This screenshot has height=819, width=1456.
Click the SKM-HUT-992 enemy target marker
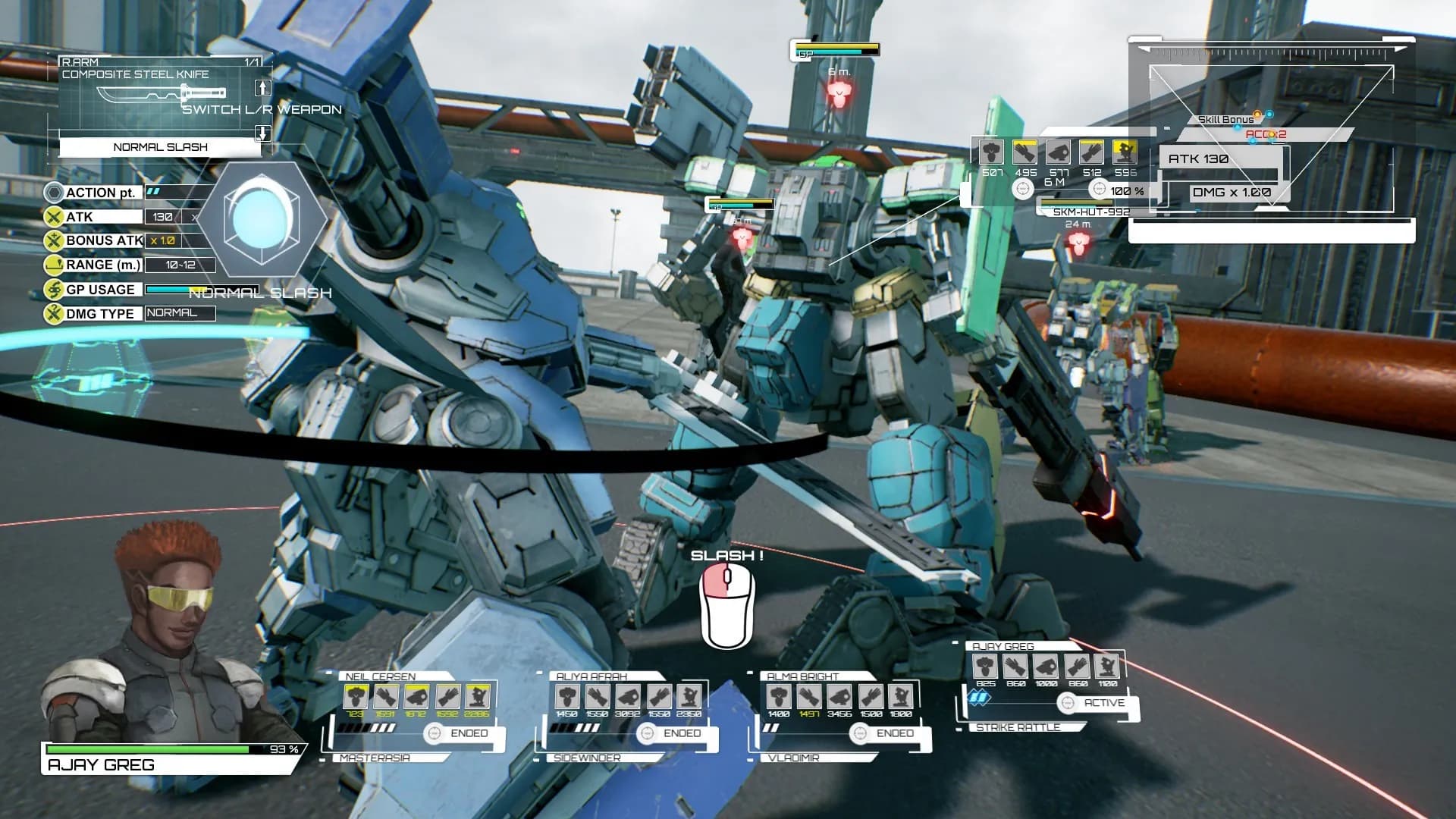point(1078,243)
